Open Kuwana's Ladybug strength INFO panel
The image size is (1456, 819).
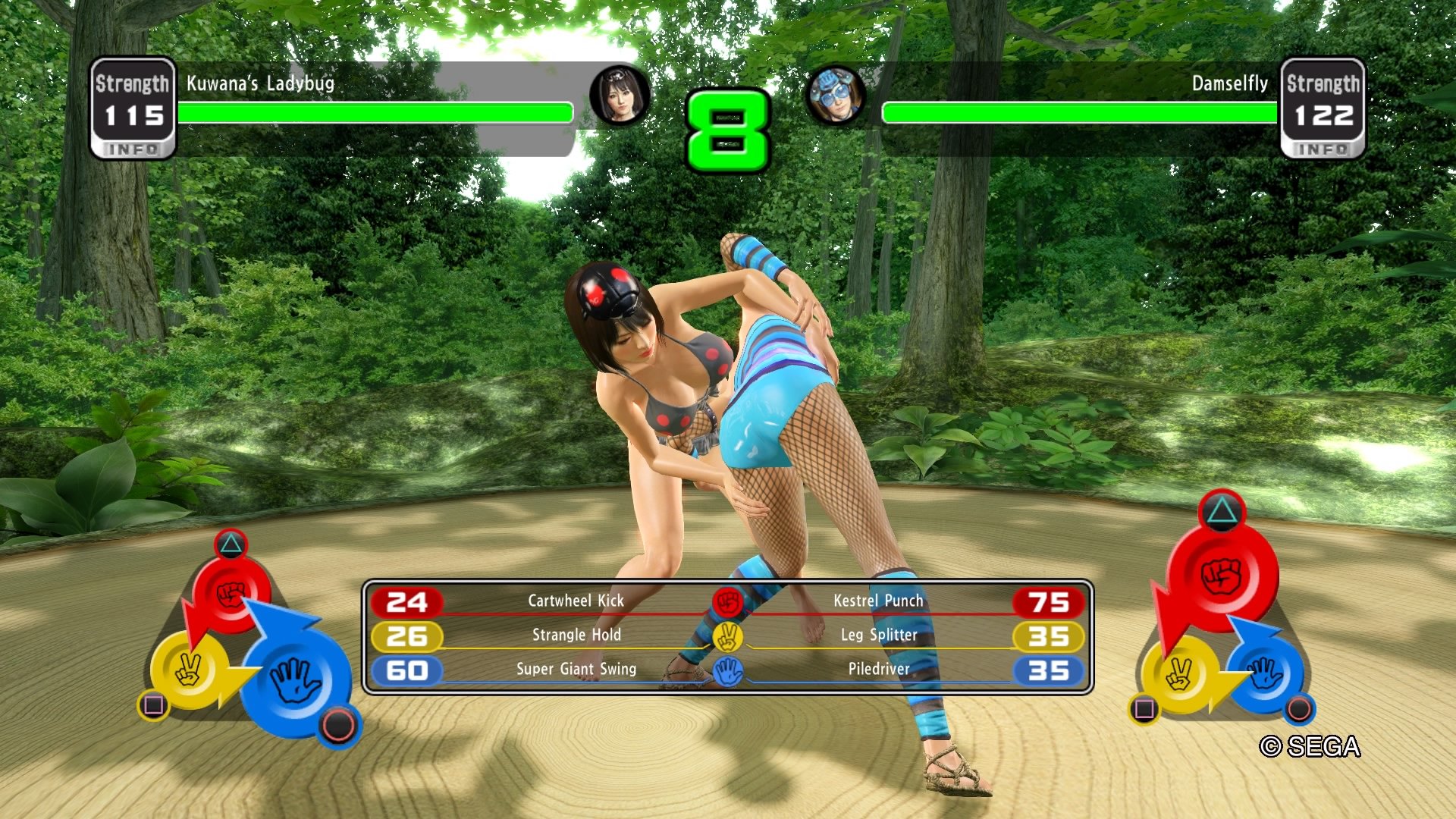[x=133, y=149]
